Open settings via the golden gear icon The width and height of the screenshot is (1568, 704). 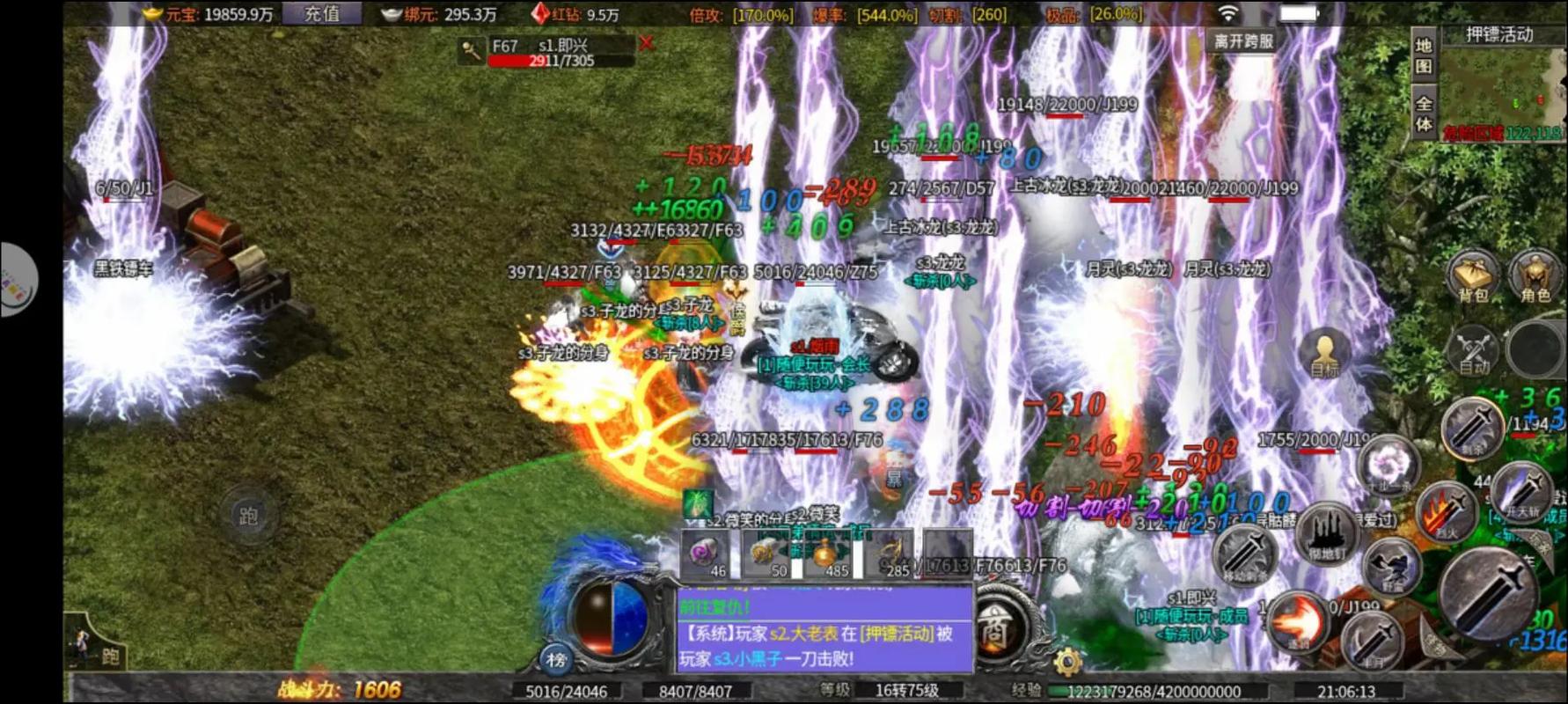pyautogui.click(x=1067, y=662)
